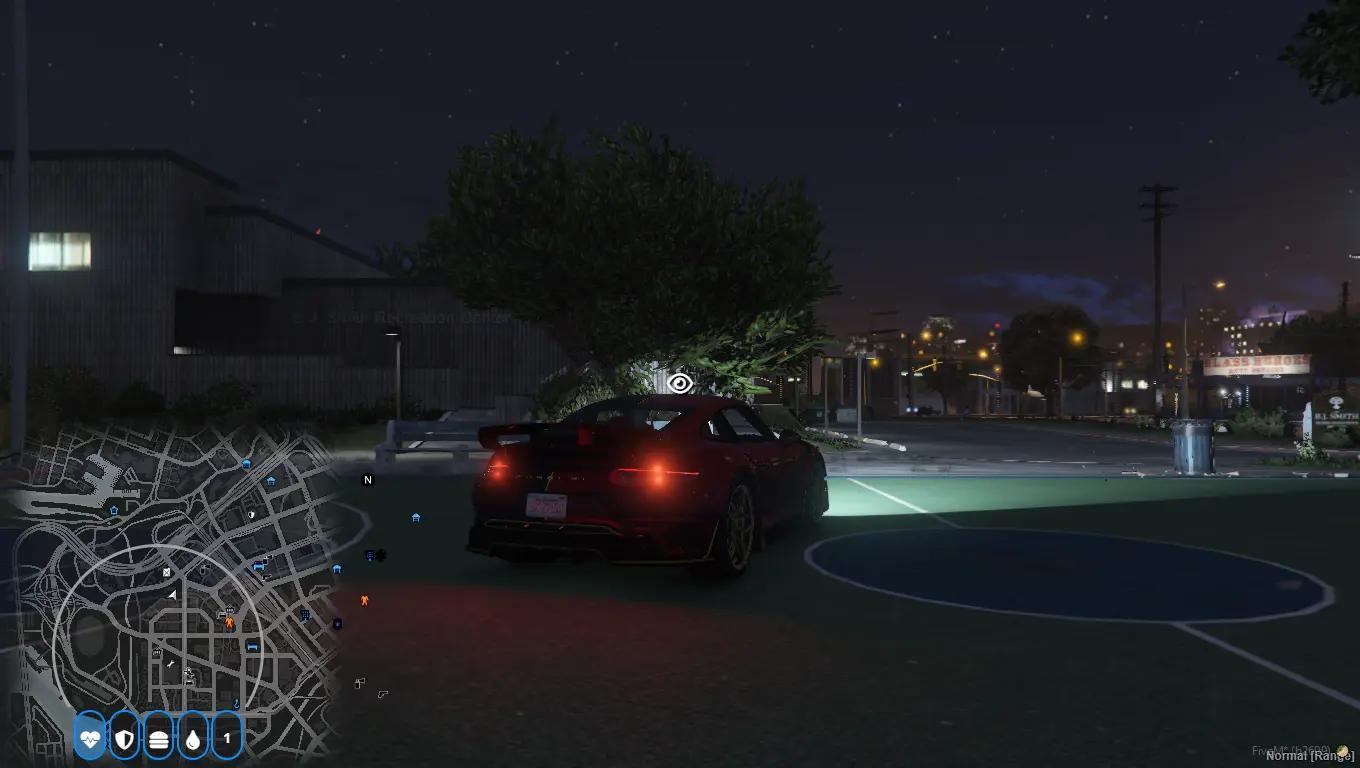Click the blue office building map marker
Viewport: 1360px width, 768px height.
(305, 615)
